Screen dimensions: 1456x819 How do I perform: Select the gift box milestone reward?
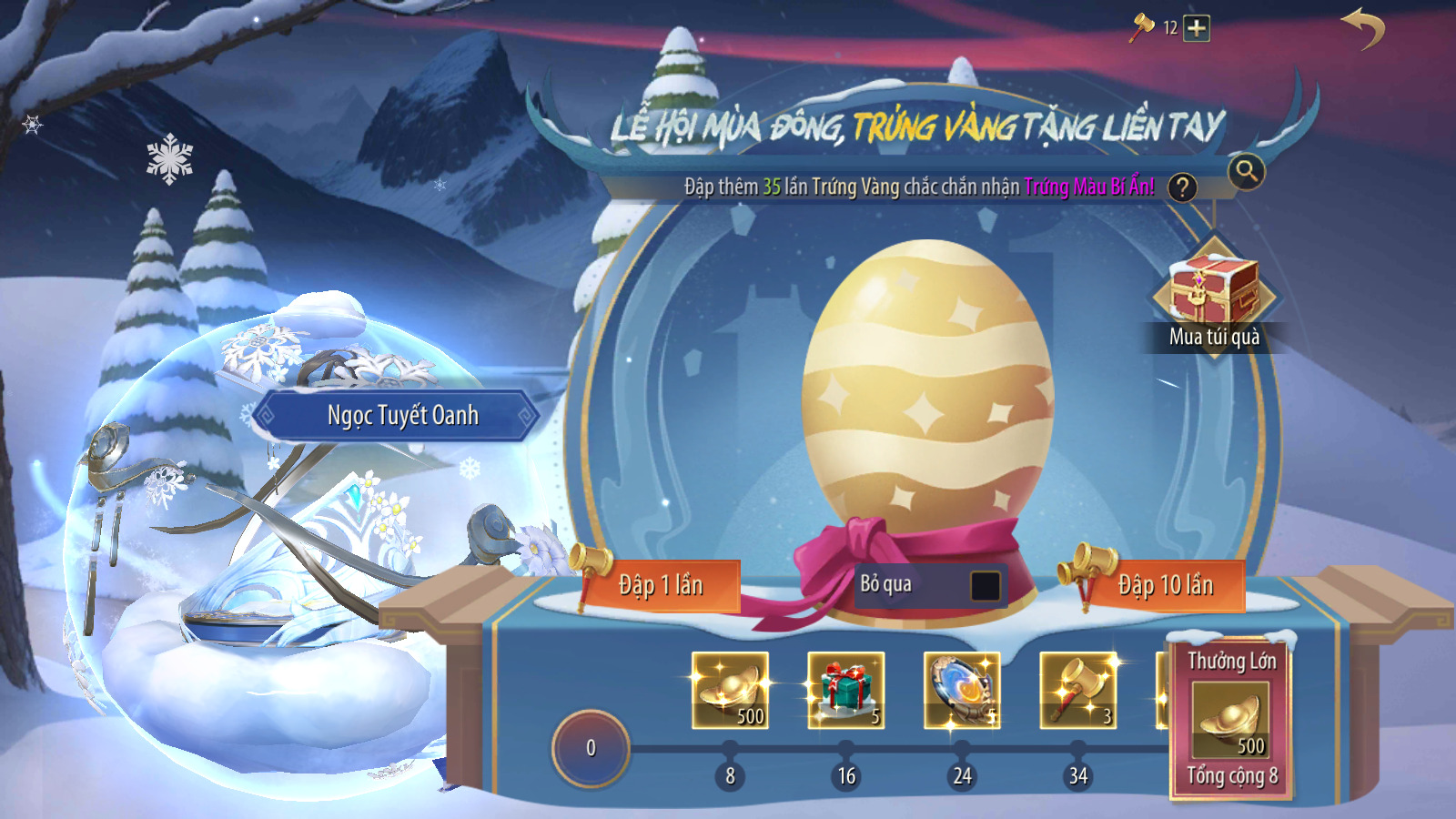coord(846,690)
